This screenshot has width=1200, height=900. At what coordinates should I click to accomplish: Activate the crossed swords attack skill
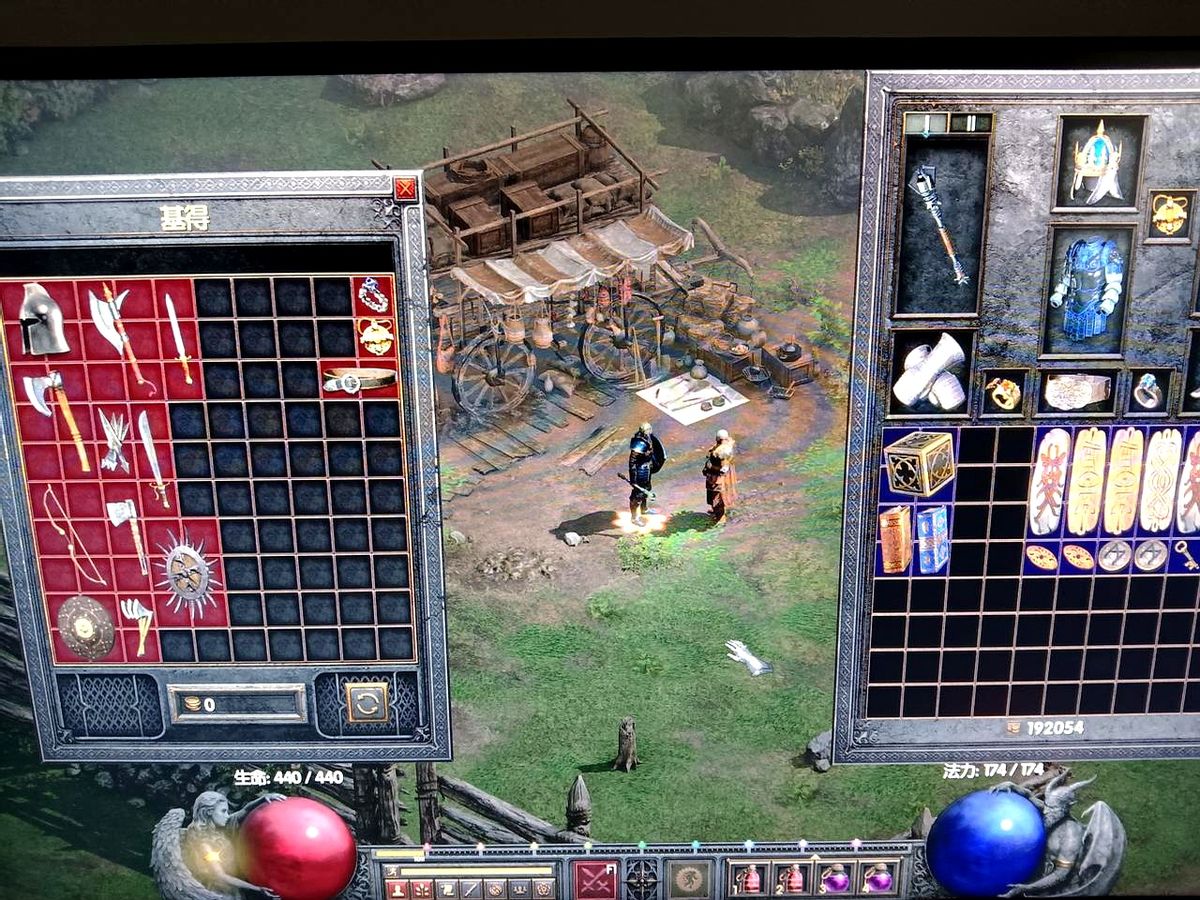(595, 879)
